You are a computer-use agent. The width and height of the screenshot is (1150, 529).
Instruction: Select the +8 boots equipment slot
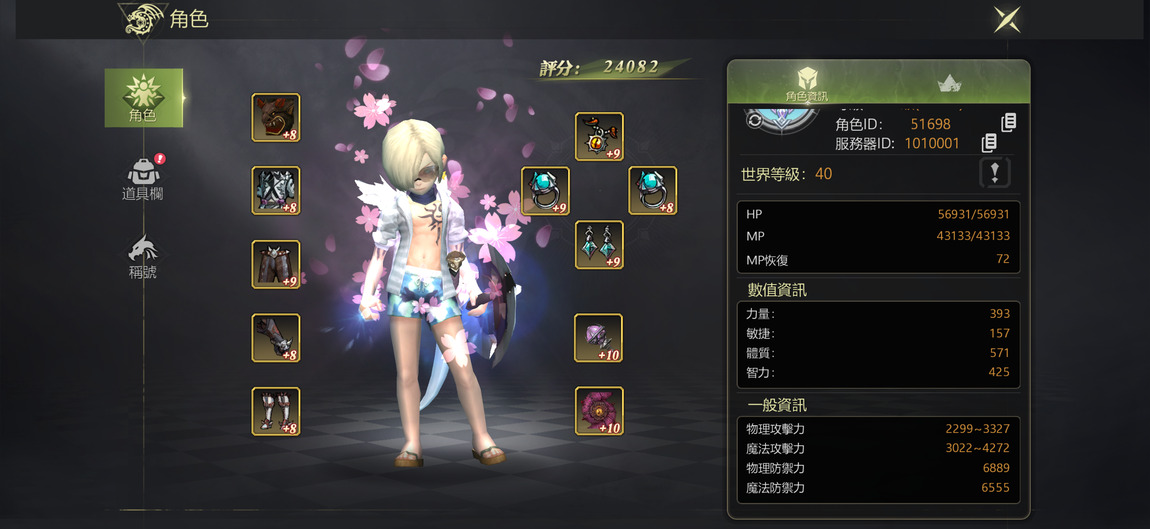(x=276, y=411)
